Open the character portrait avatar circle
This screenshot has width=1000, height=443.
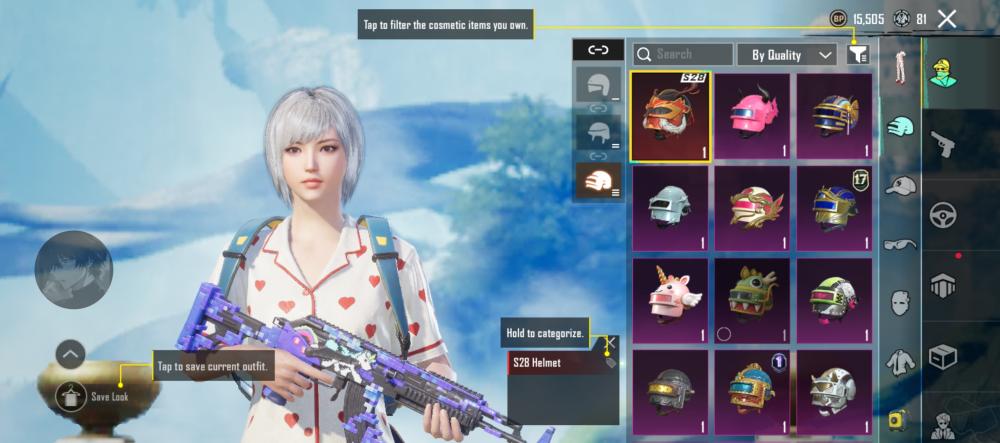[x=74, y=269]
